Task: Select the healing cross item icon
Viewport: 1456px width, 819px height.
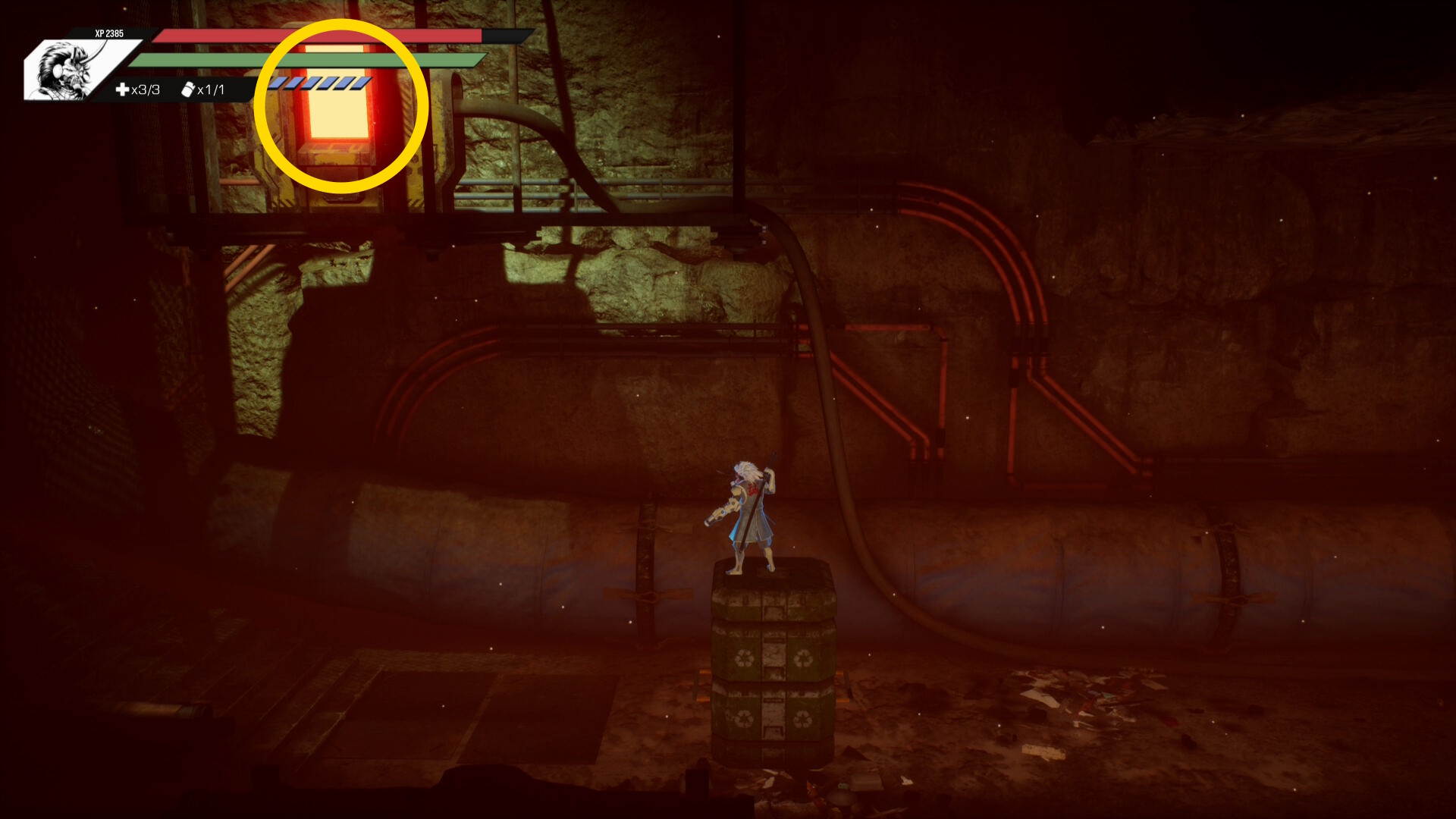Action: point(122,89)
